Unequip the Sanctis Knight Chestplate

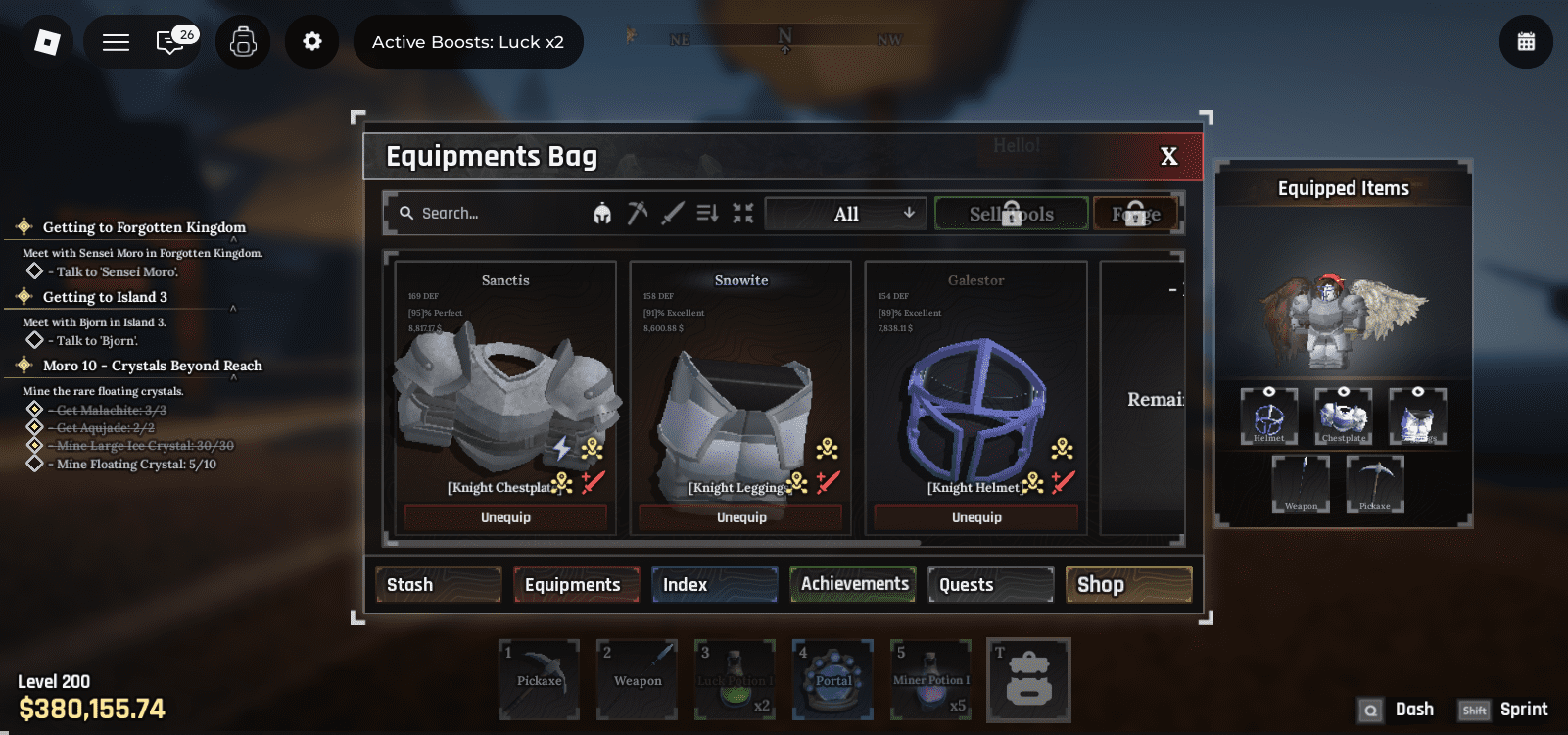point(505,517)
